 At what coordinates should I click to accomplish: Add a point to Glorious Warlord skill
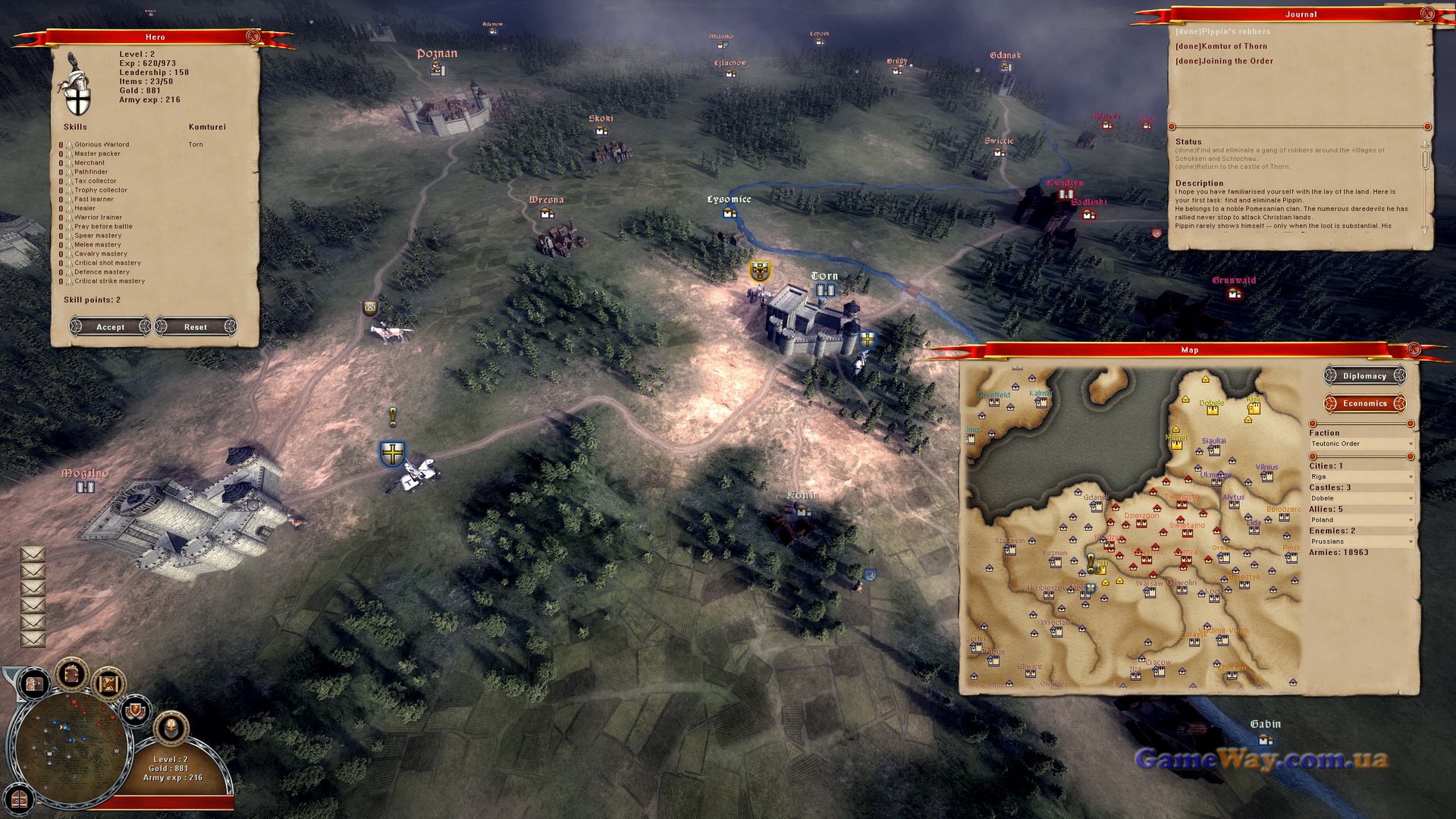(x=69, y=145)
